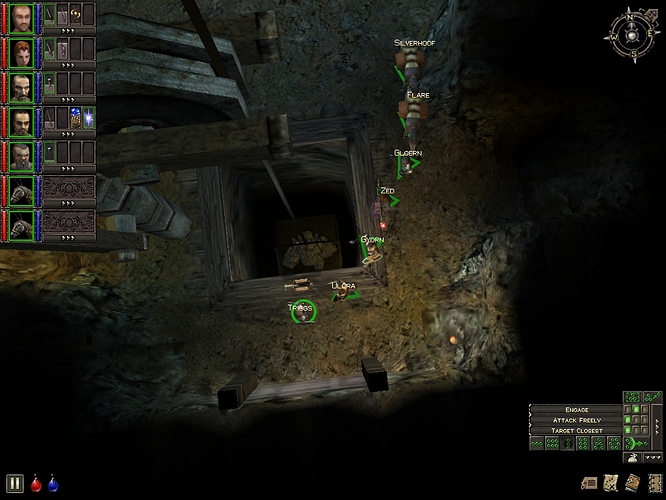The width and height of the screenshot is (666, 500).
Task: Pause the game with the pause button
Action: pyautogui.click(x=15, y=482)
